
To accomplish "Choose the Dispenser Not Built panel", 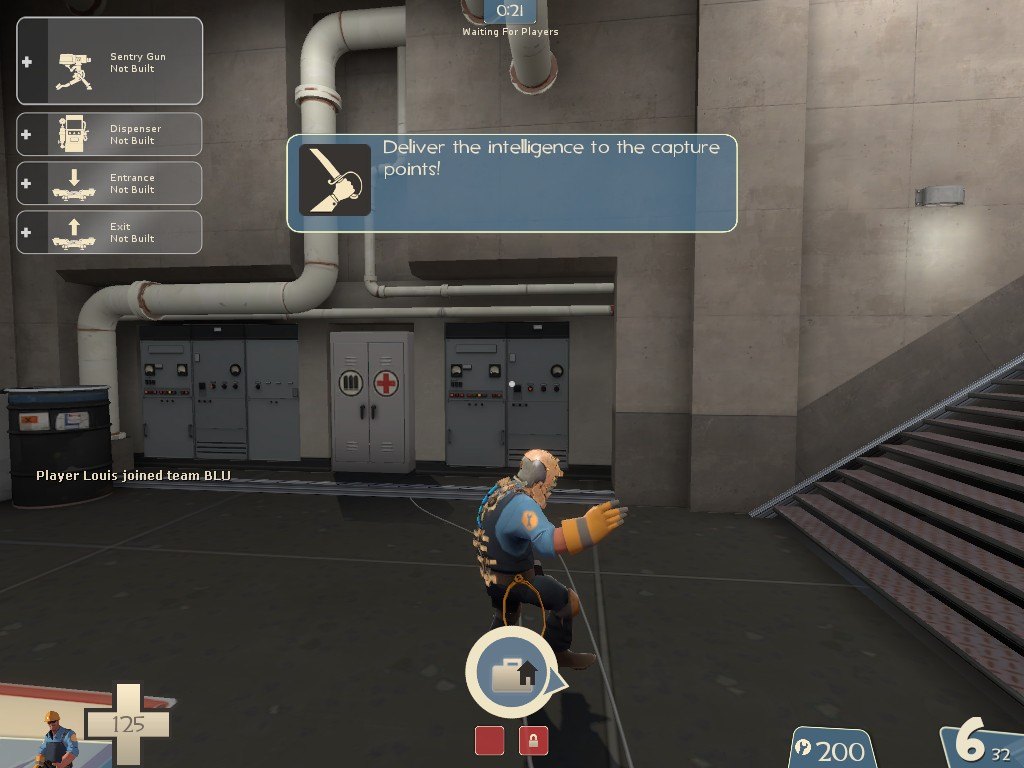I will pos(110,134).
